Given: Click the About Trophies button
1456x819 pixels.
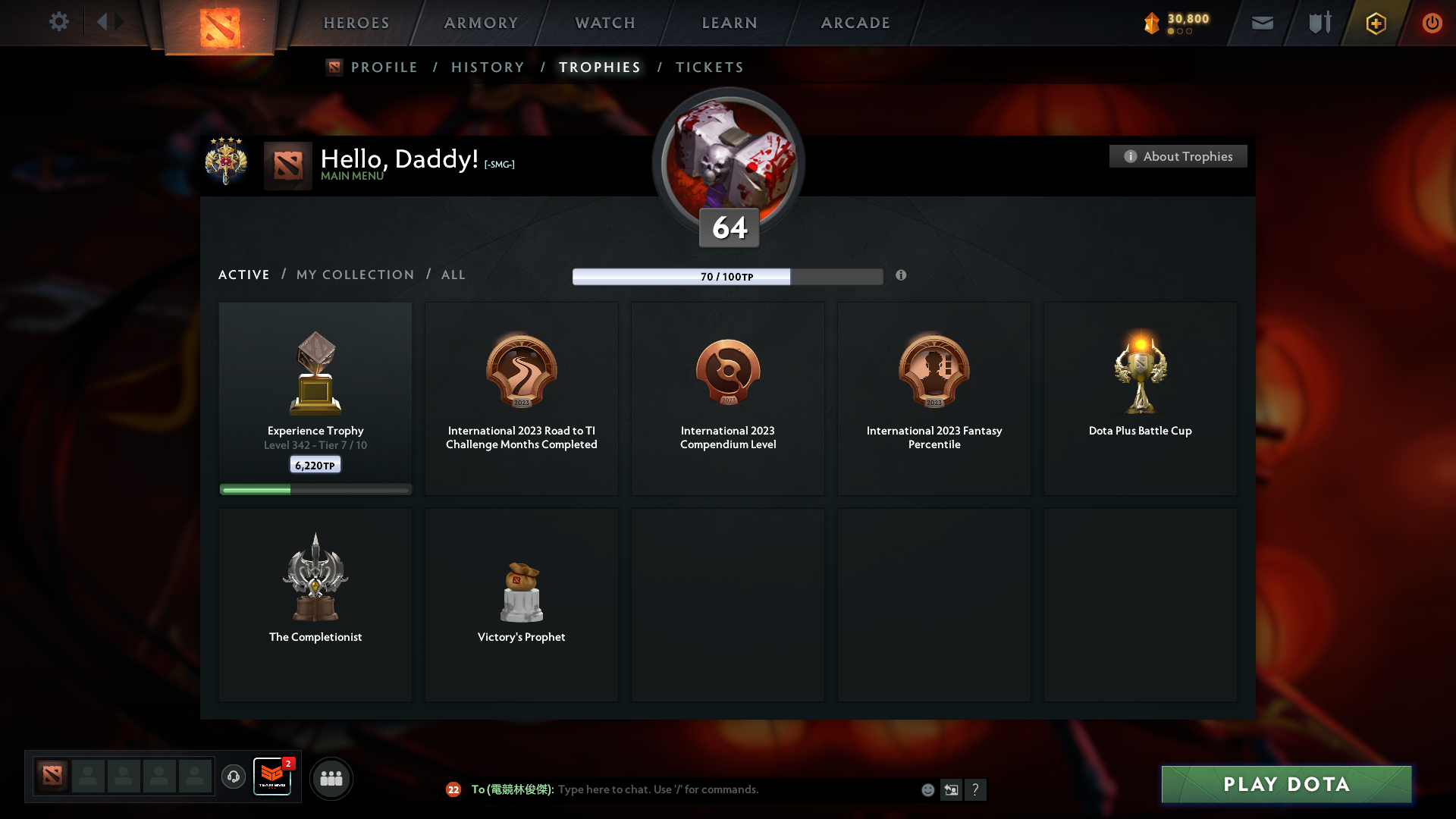Looking at the screenshot, I should [x=1178, y=156].
